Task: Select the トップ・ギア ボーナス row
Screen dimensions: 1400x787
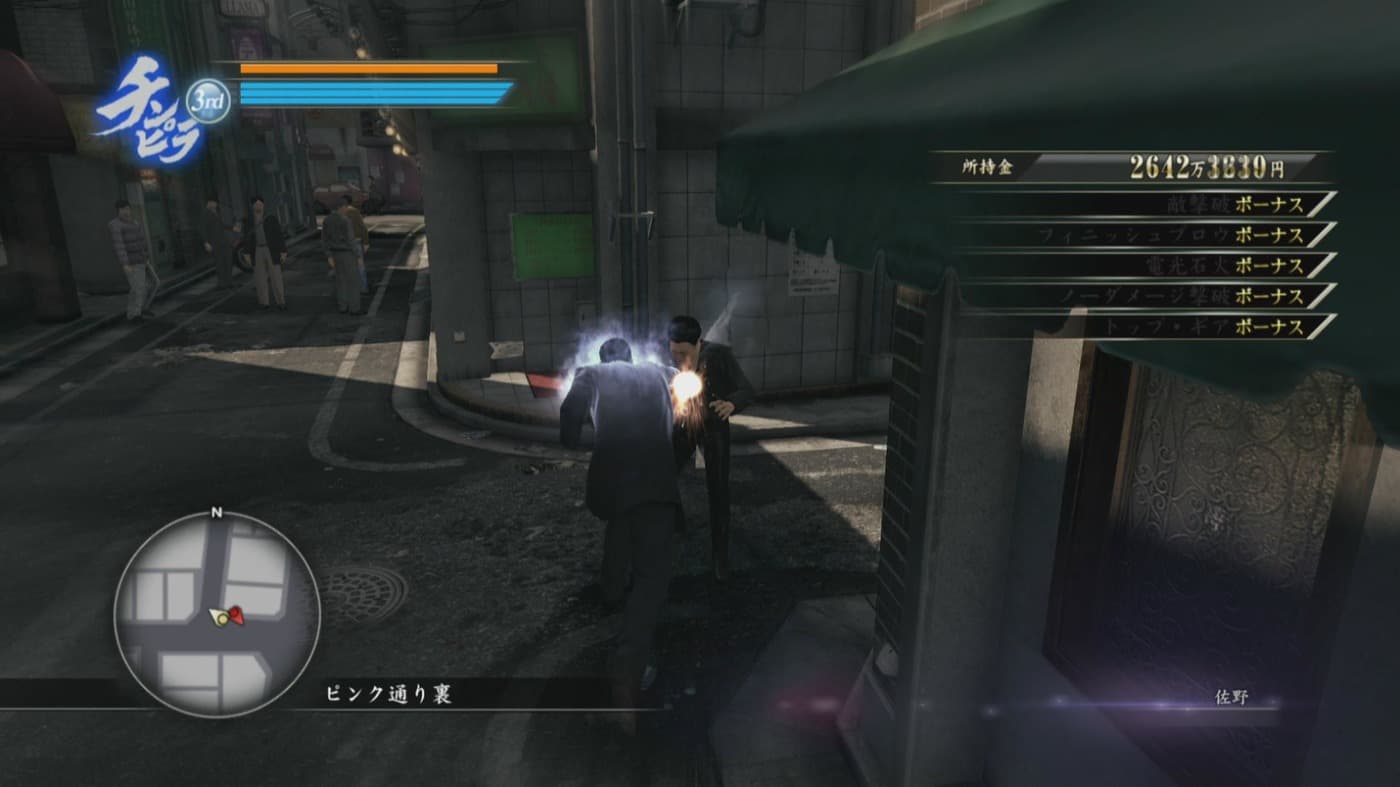Action: pyautogui.click(x=1150, y=326)
